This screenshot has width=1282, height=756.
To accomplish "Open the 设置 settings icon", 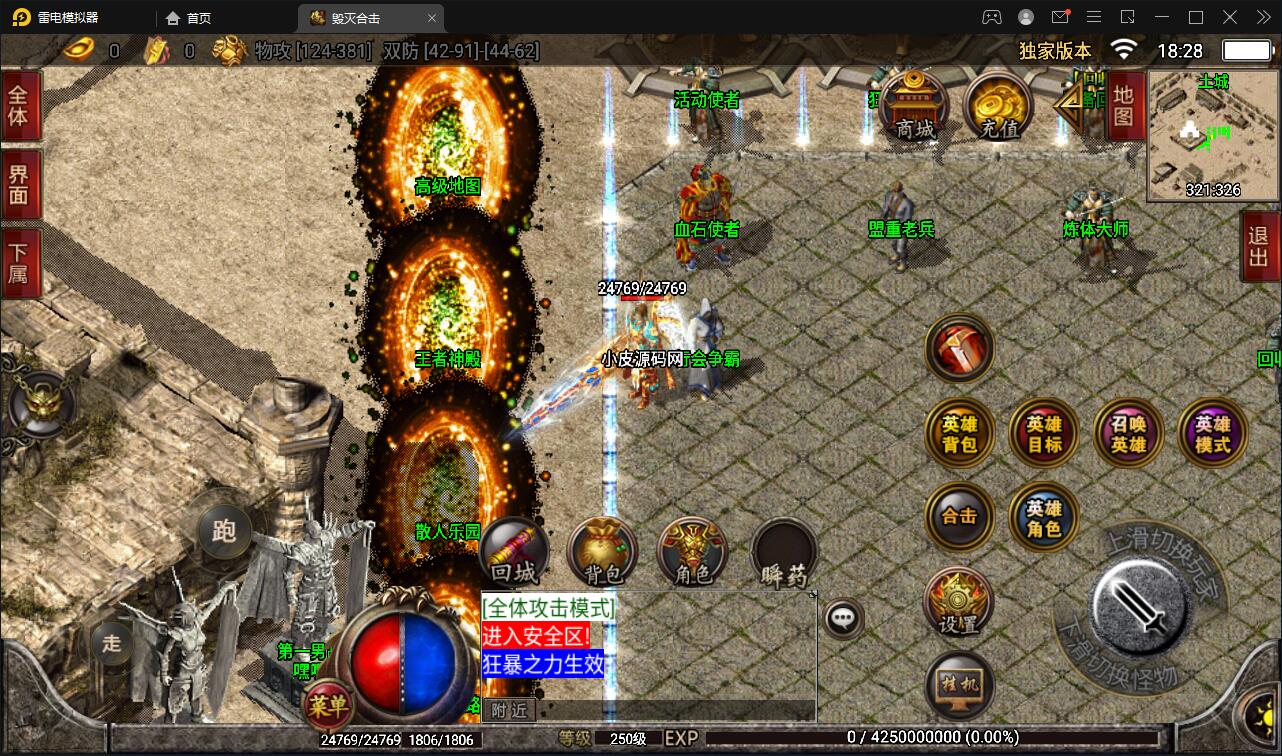I will tap(959, 602).
